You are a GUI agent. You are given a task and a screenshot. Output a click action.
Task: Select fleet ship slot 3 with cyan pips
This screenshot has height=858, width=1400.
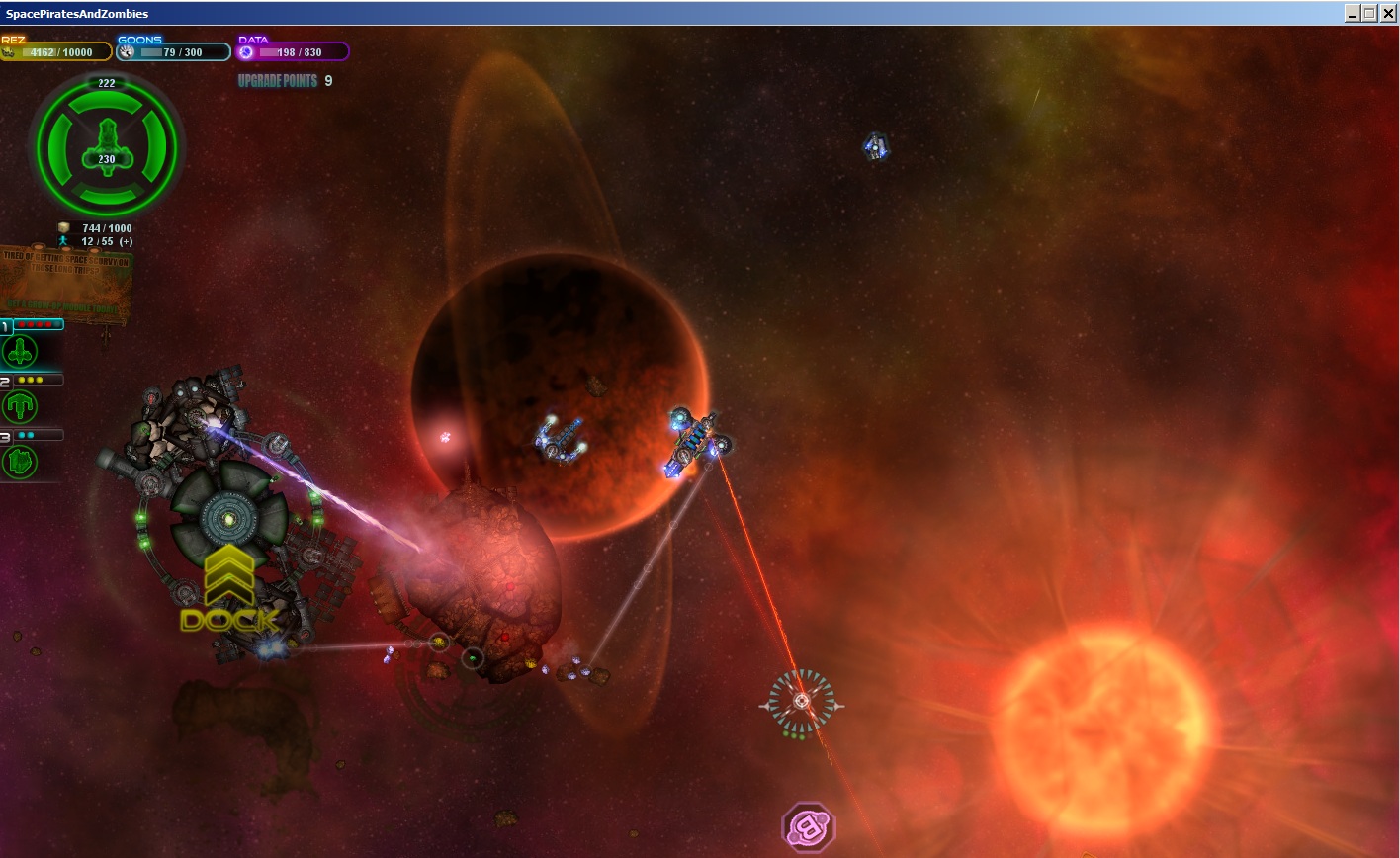tap(20, 461)
